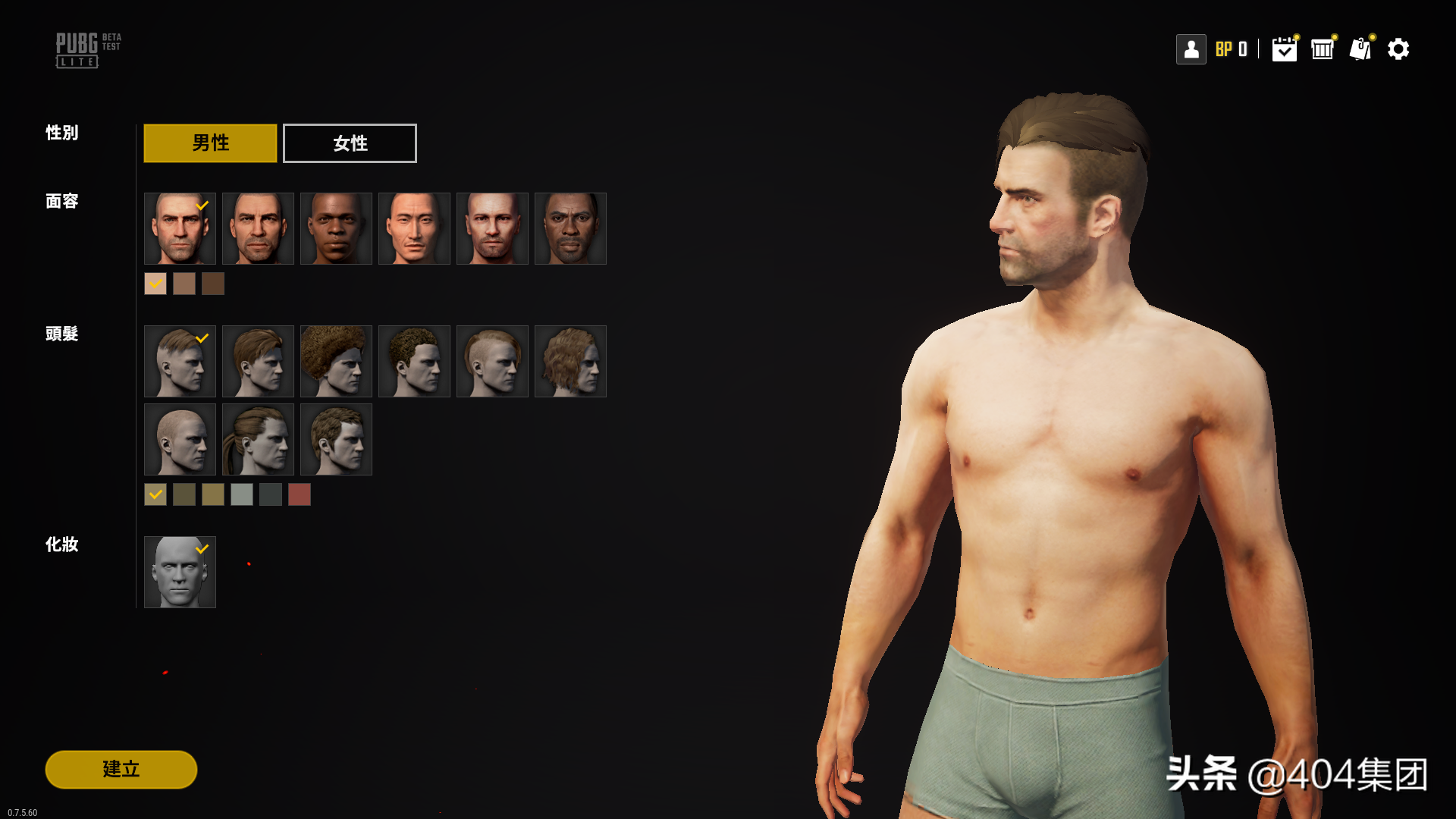The image size is (1456, 819).
Task: Choose the ponytail hairstyle thumbnail
Action: click(x=258, y=439)
